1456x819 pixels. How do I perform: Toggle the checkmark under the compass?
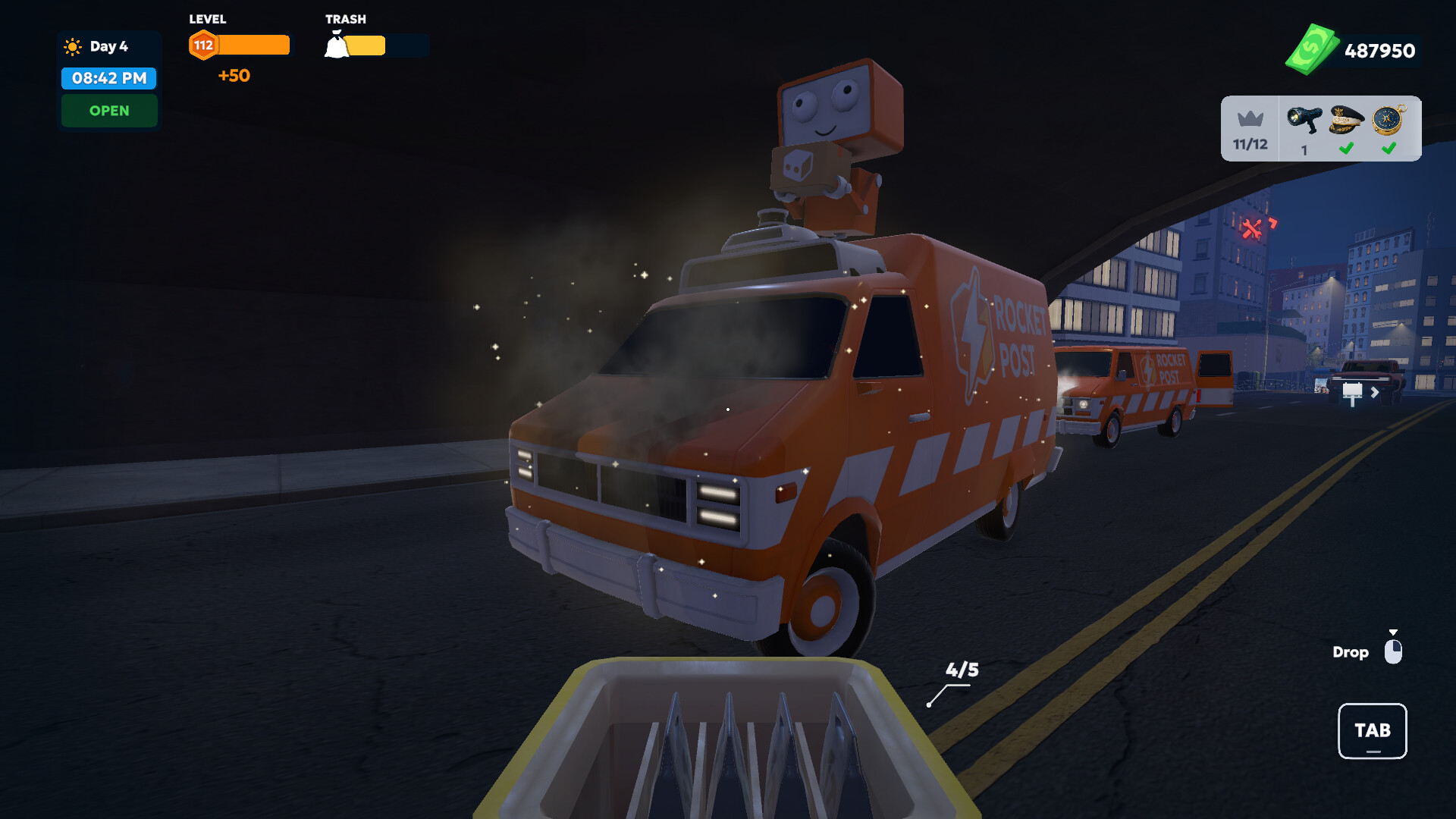coord(1389,149)
